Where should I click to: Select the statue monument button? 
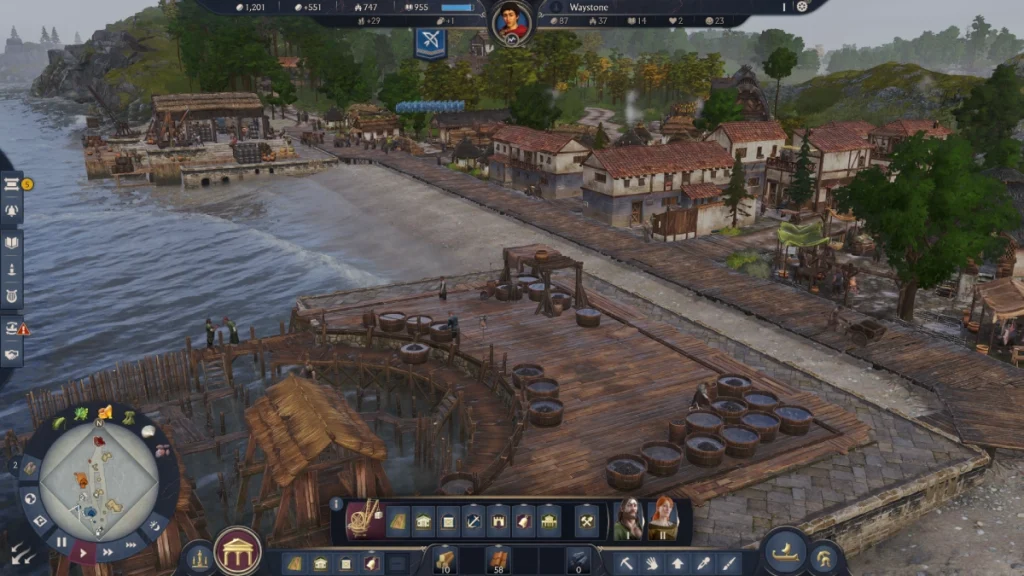[x=198, y=557]
